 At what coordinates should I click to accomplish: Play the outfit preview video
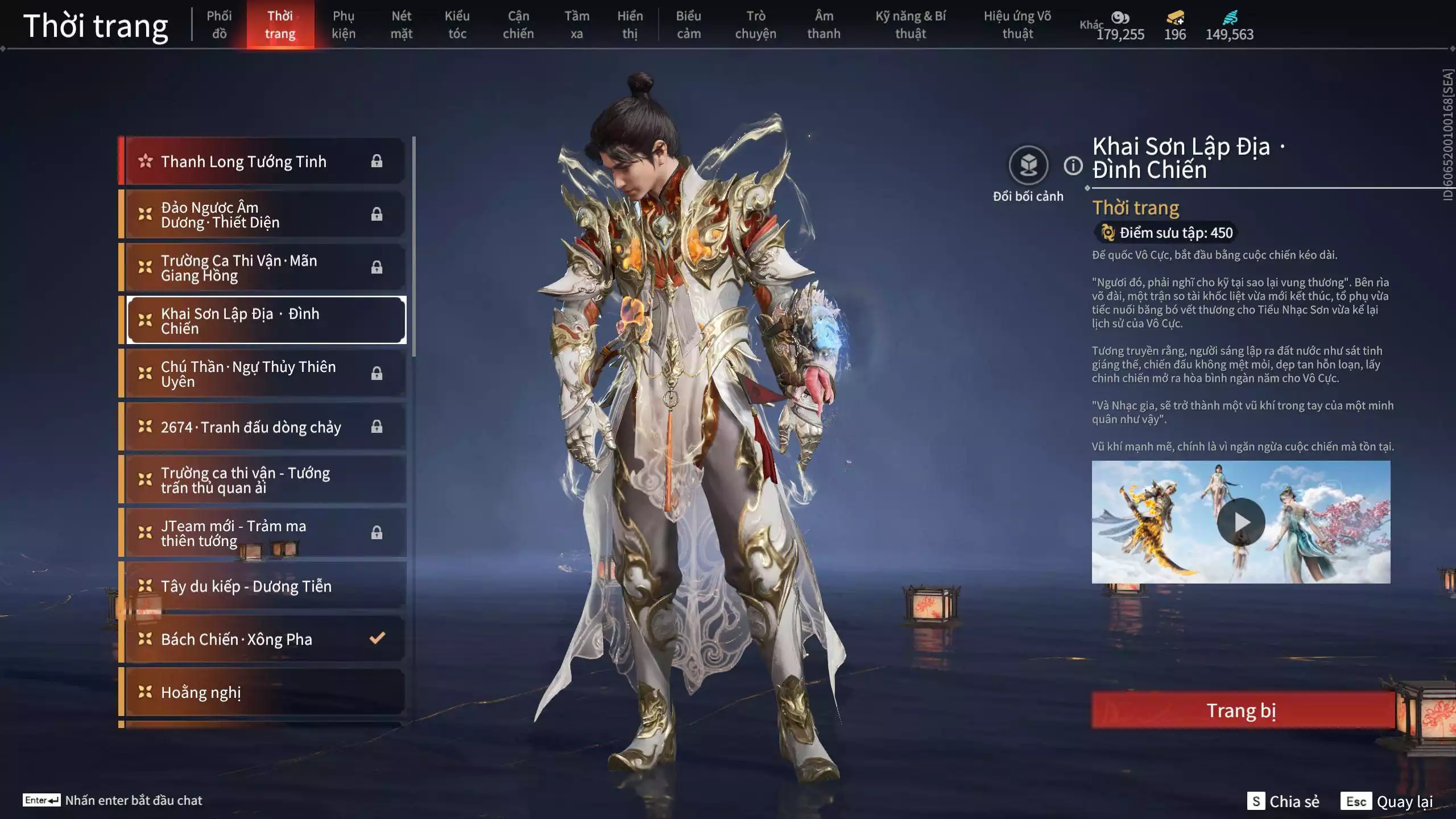1240,522
